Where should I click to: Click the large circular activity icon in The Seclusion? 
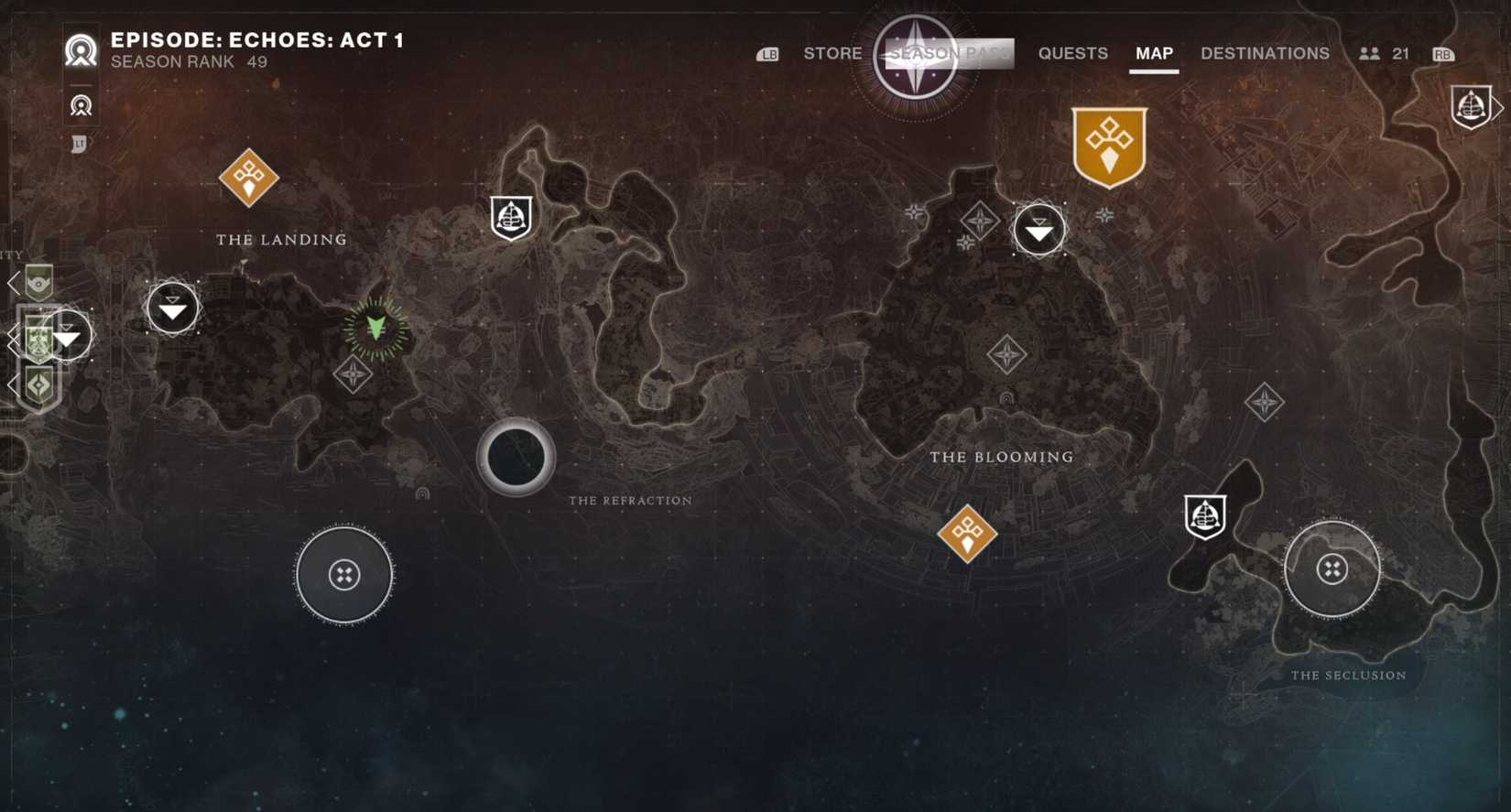[x=1333, y=569]
